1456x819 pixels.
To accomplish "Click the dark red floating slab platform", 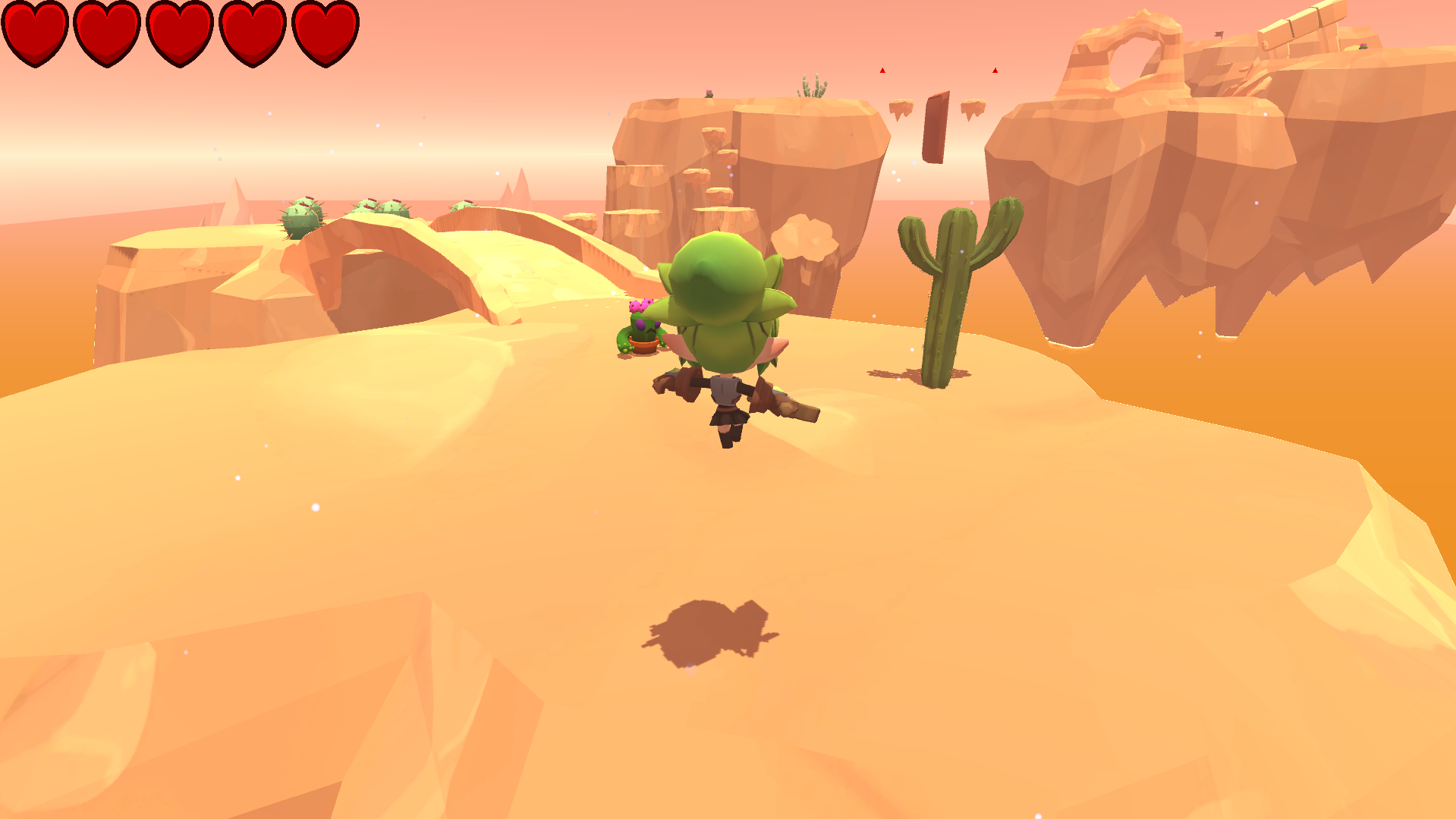I will pos(936,125).
